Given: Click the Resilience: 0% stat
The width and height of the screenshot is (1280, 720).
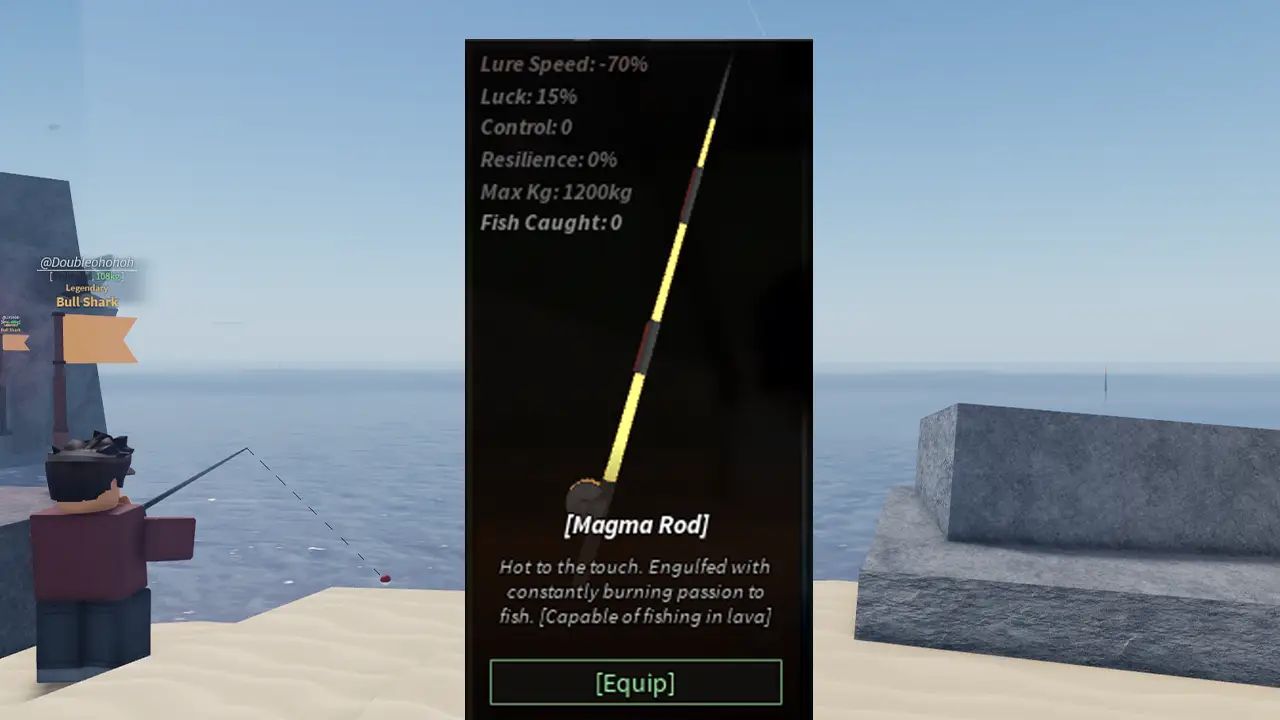Looking at the screenshot, I should (548, 160).
